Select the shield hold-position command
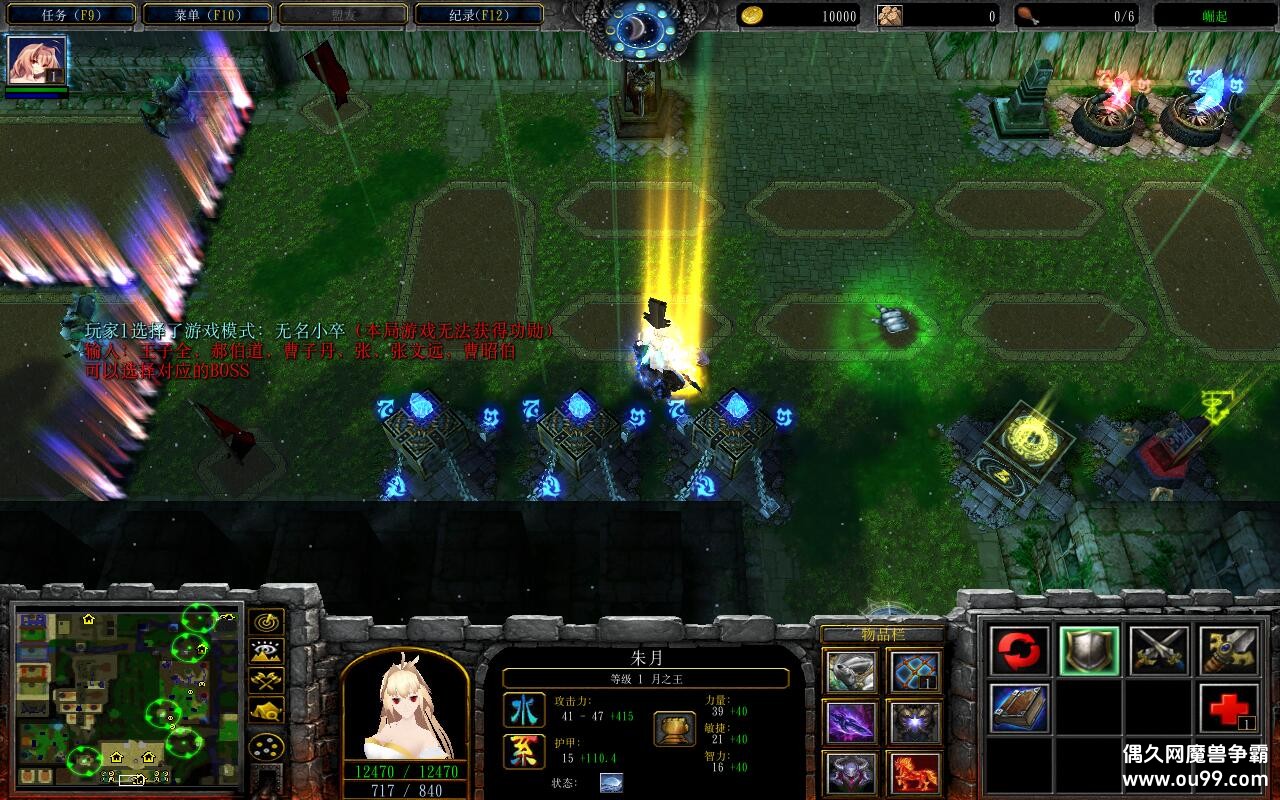 click(1089, 651)
